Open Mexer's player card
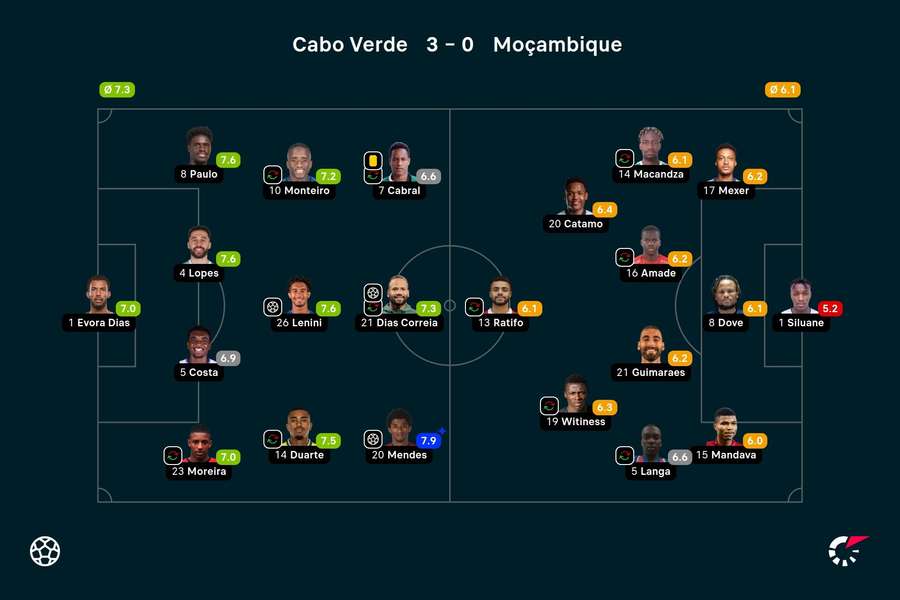The image size is (900, 600). click(726, 164)
